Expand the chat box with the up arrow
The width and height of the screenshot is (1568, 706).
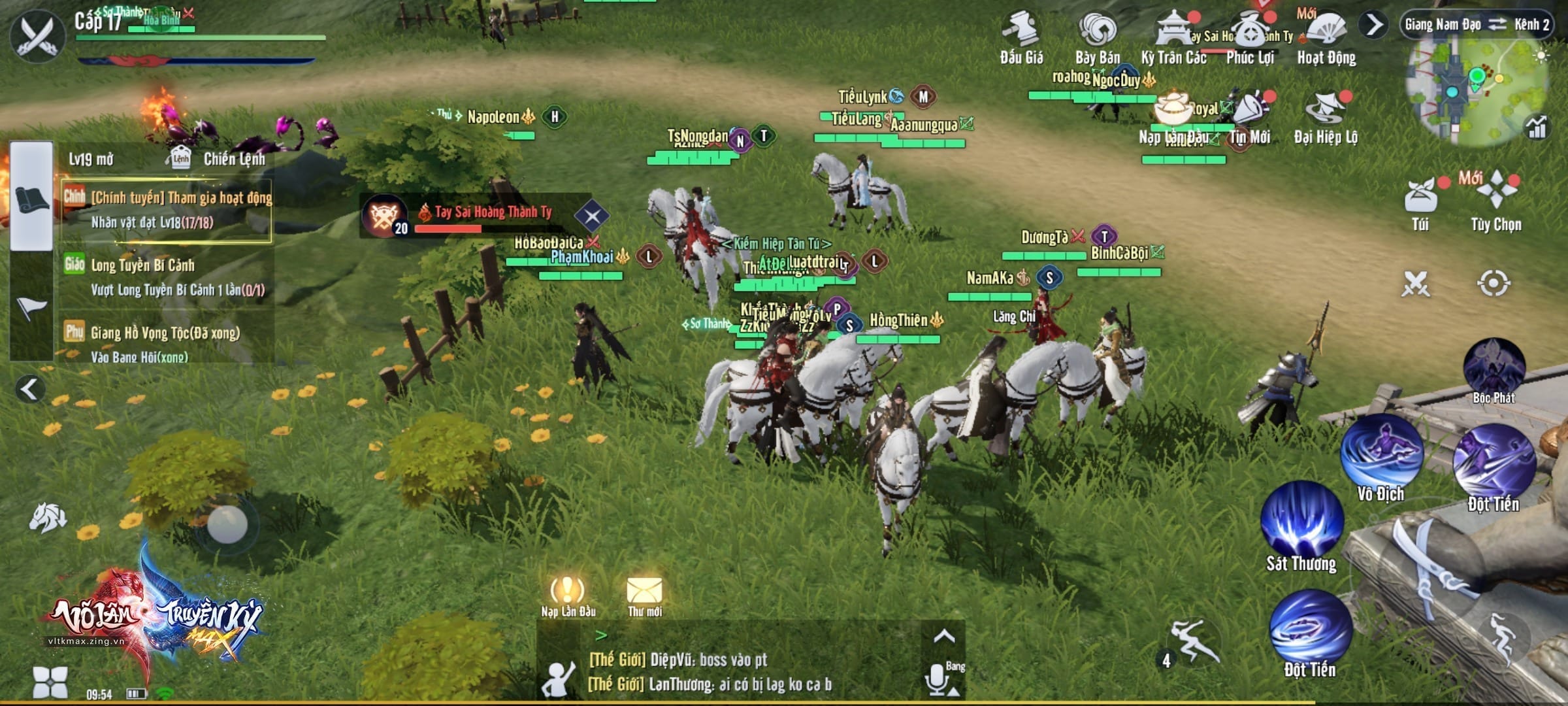(x=943, y=637)
